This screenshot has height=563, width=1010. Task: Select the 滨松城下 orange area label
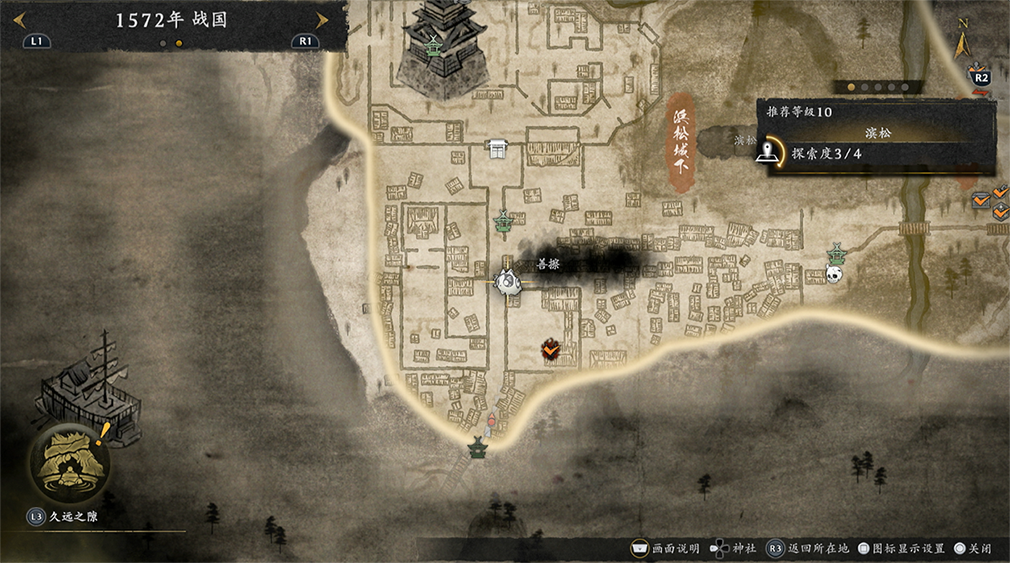(680, 143)
